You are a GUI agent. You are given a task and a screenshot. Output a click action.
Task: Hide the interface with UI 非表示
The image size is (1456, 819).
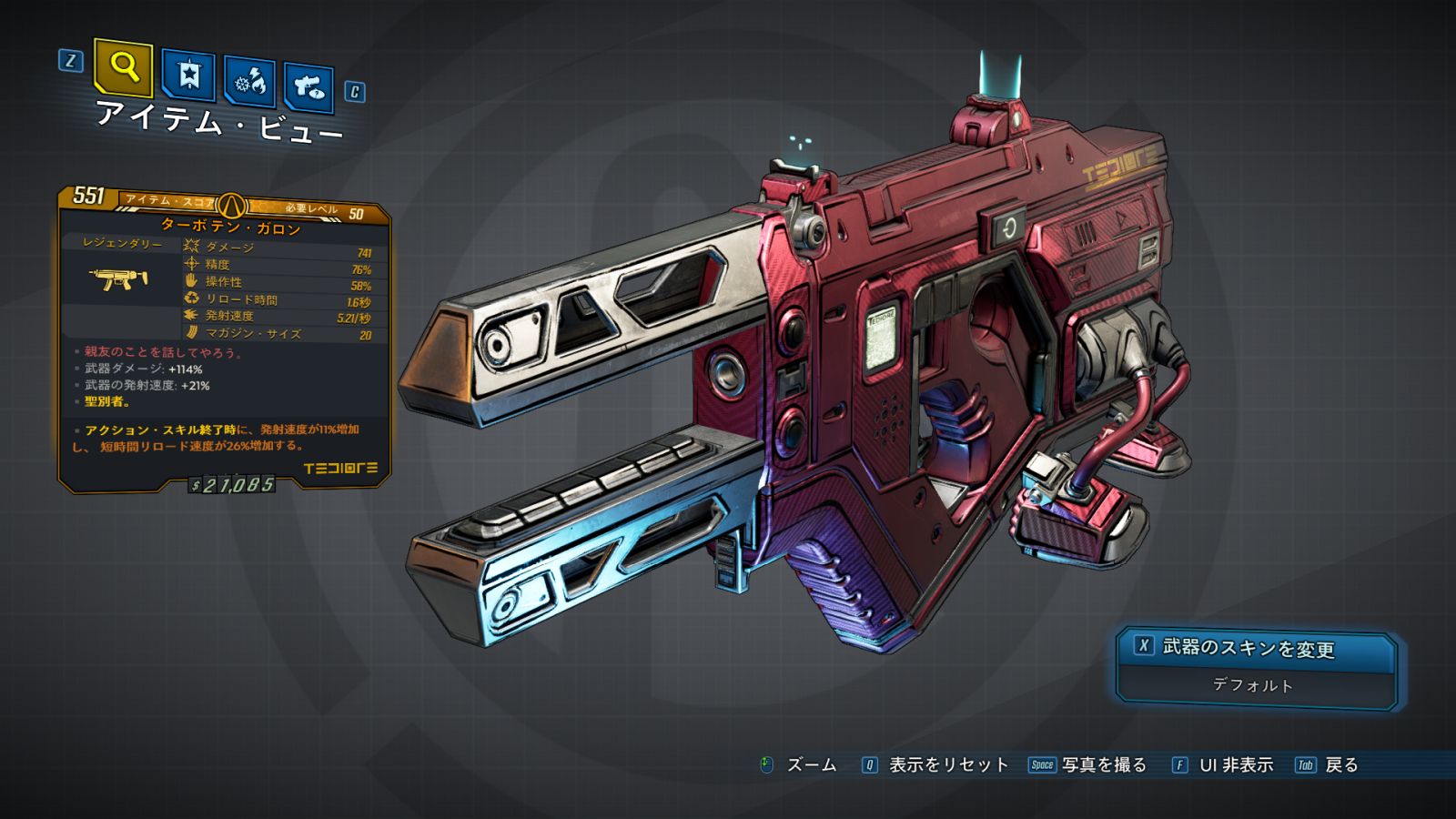[1235, 765]
